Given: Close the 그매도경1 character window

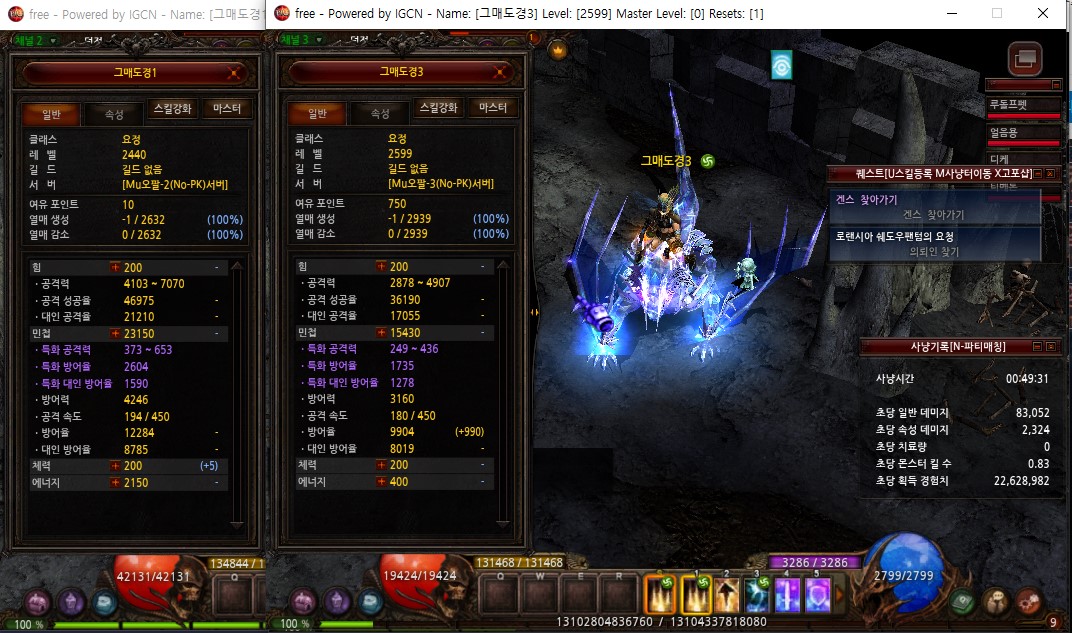Looking at the screenshot, I should 233,72.
